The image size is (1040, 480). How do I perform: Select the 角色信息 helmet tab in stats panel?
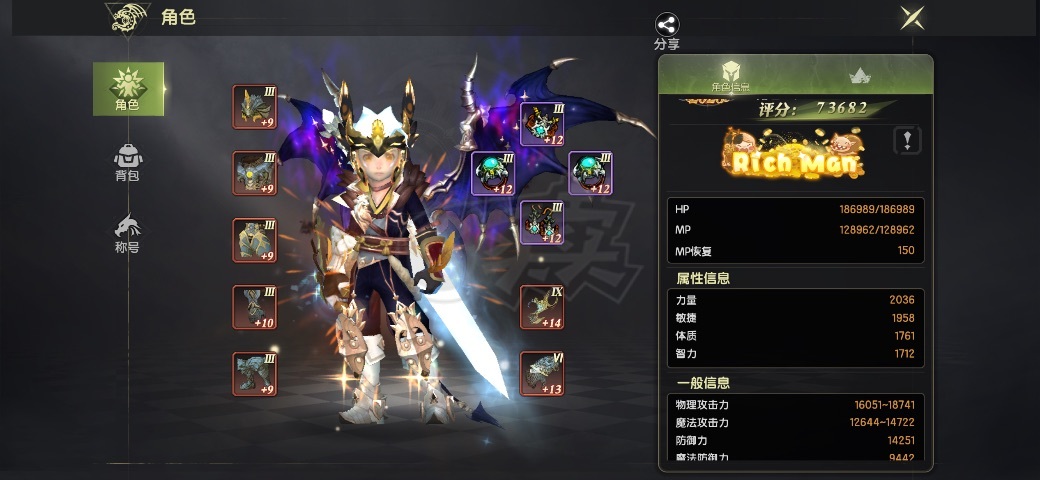point(731,76)
